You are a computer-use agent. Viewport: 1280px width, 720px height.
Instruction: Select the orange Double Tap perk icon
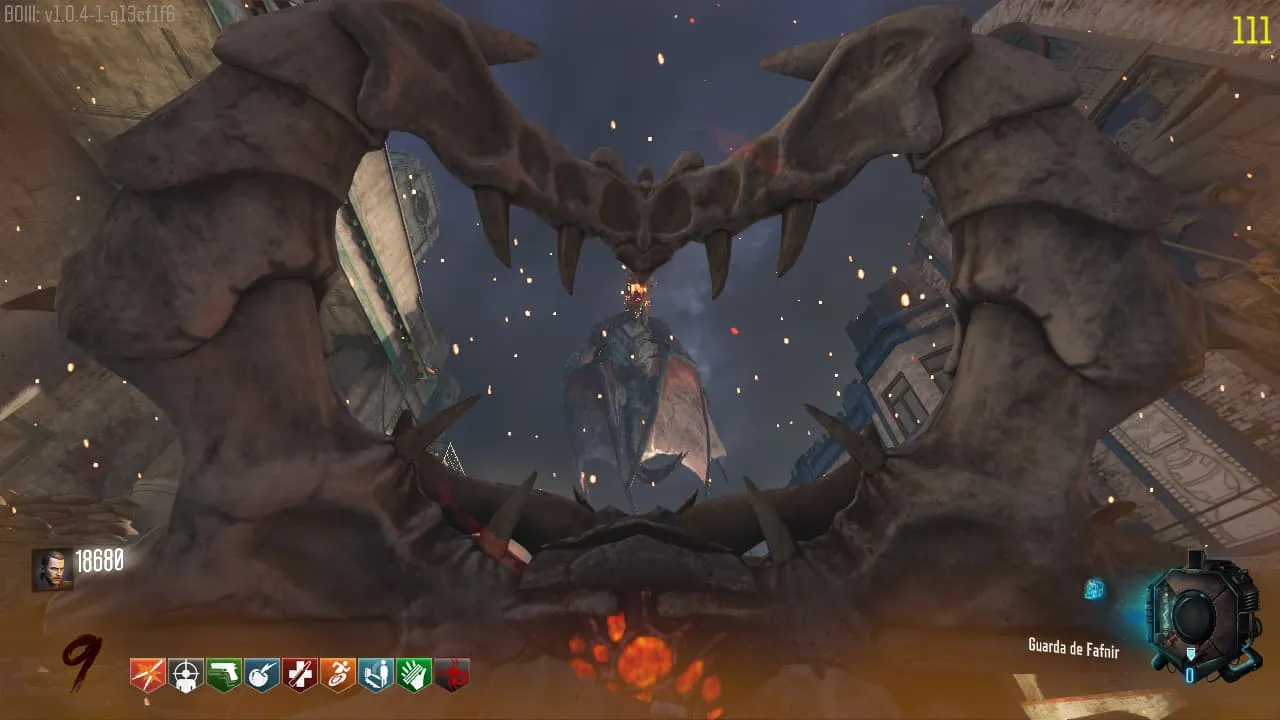pyautogui.click(x=148, y=675)
